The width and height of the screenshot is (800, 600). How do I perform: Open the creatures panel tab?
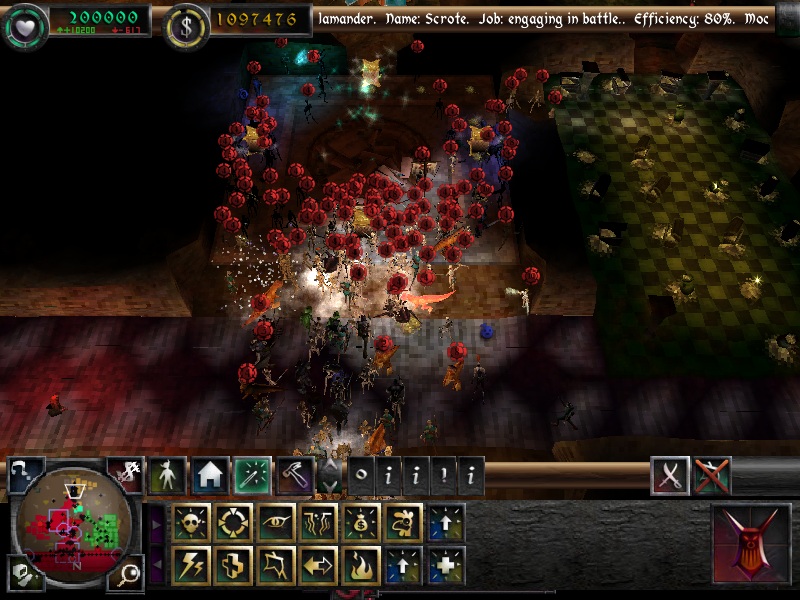168,475
